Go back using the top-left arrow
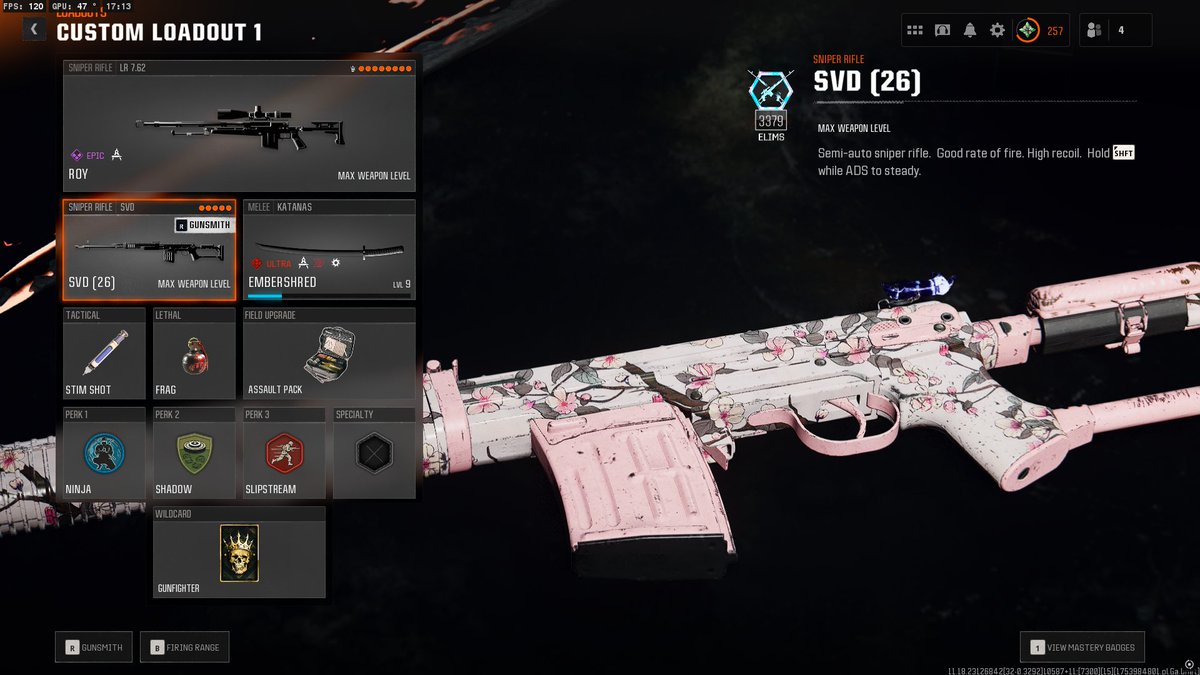The image size is (1200, 675). (x=34, y=30)
